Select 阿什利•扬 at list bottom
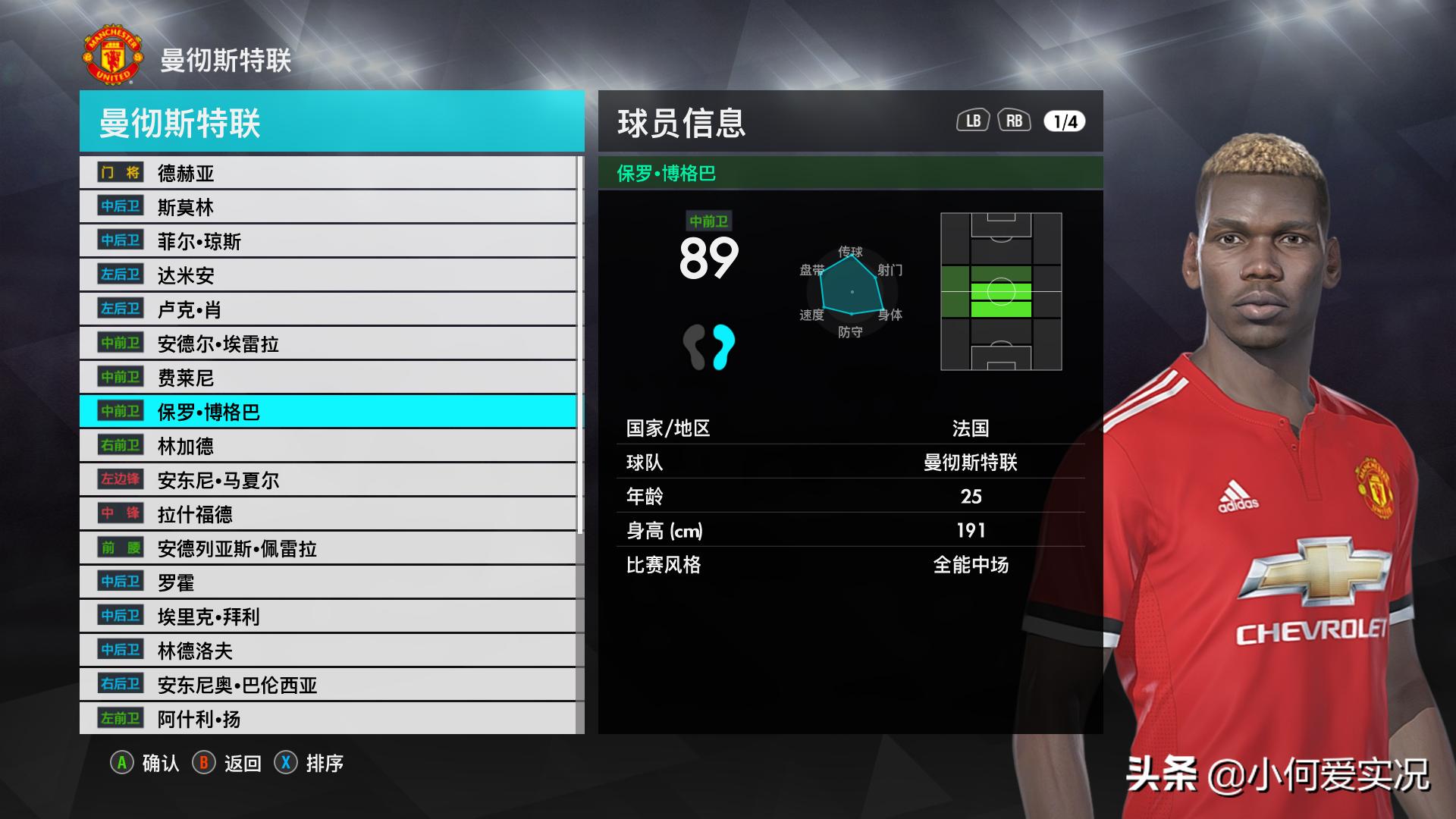Image resolution: width=1456 pixels, height=819 pixels. (x=328, y=718)
